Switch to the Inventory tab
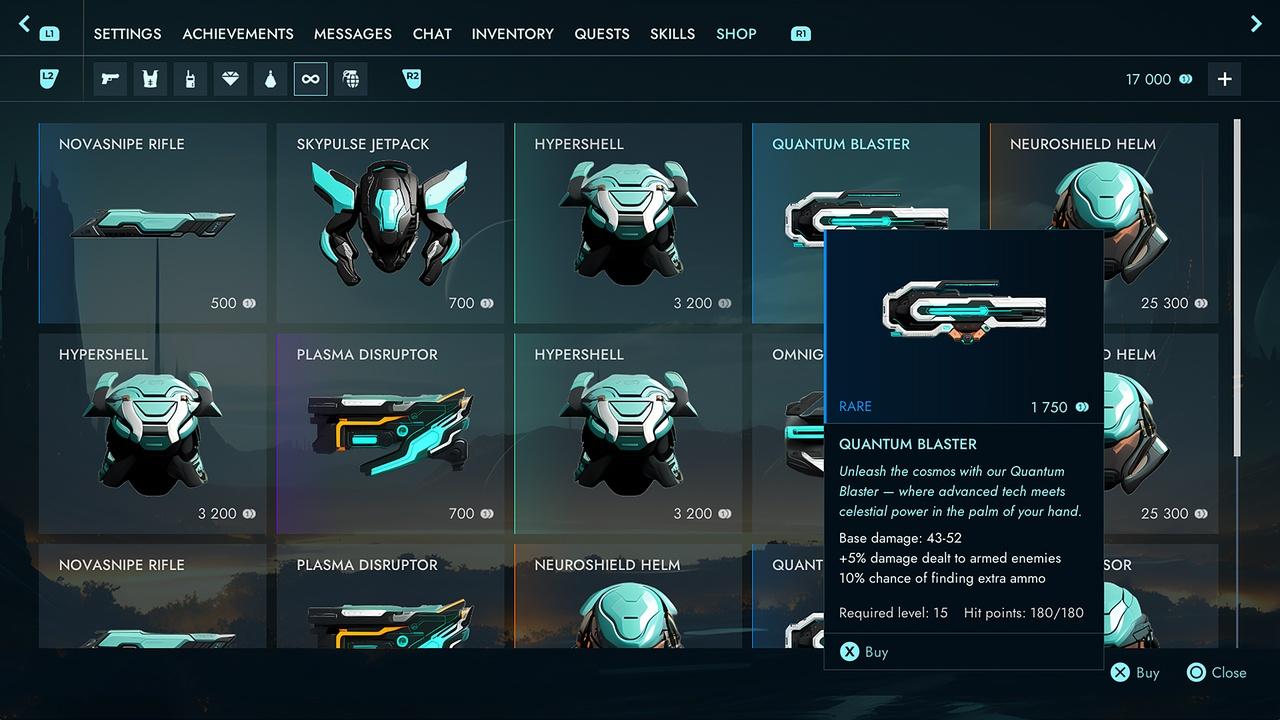Viewport: 1280px width, 720px height. tap(513, 34)
